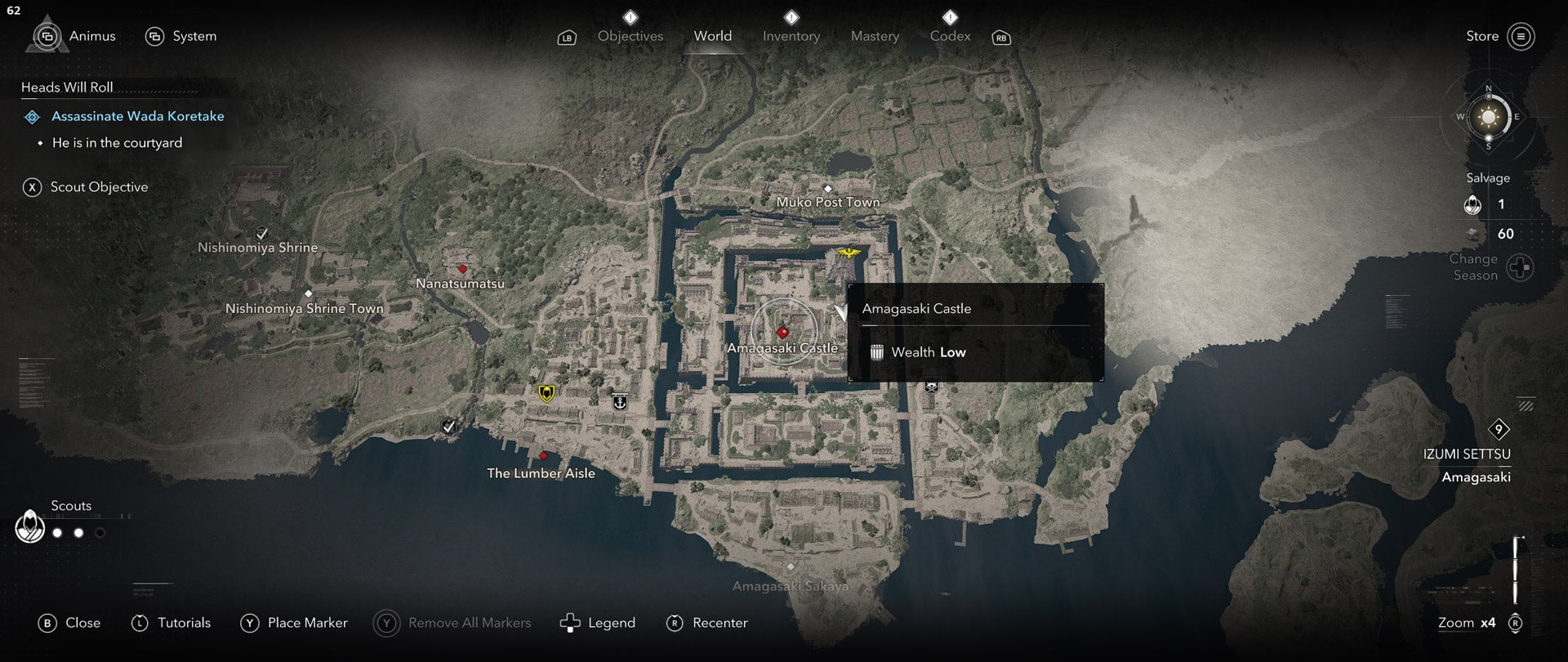Select the Recenter option
Screen dimensions: 1568x662
[x=707, y=623]
